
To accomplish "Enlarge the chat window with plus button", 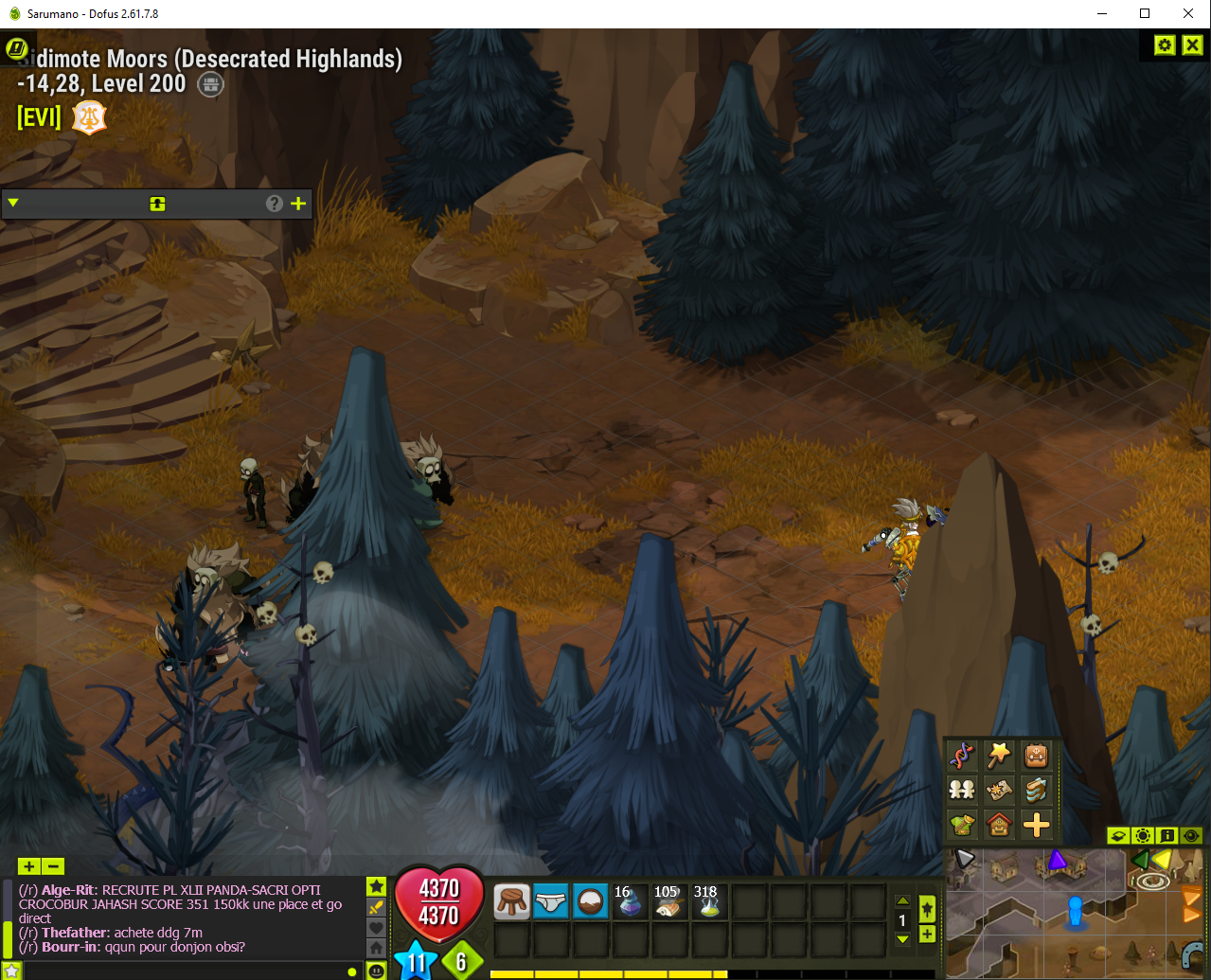I will pos(28,865).
